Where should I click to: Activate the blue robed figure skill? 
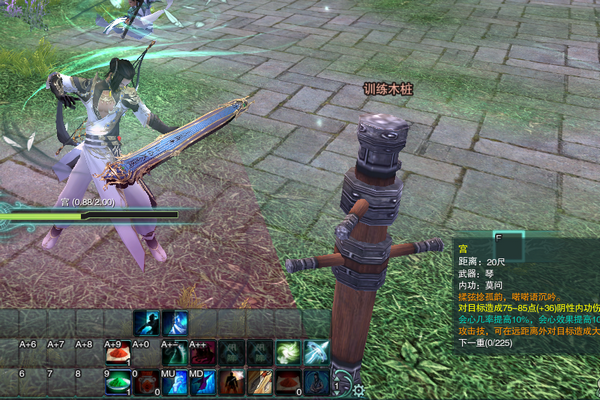click(x=175, y=323)
